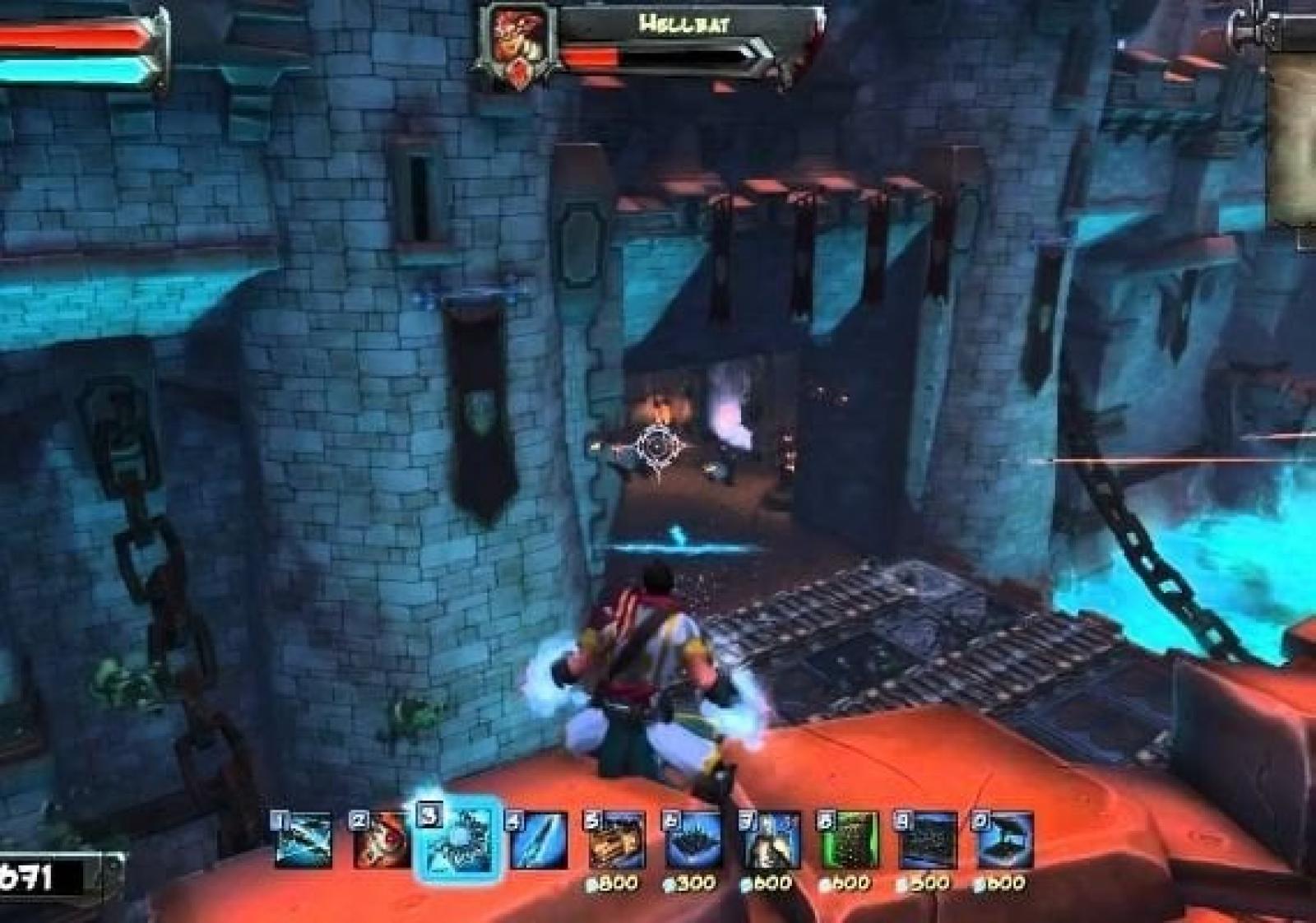Image resolution: width=1316 pixels, height=923 pixels.
Task: Pick the 300-cost spike trap in slot 6
Action: coord(693,840)
